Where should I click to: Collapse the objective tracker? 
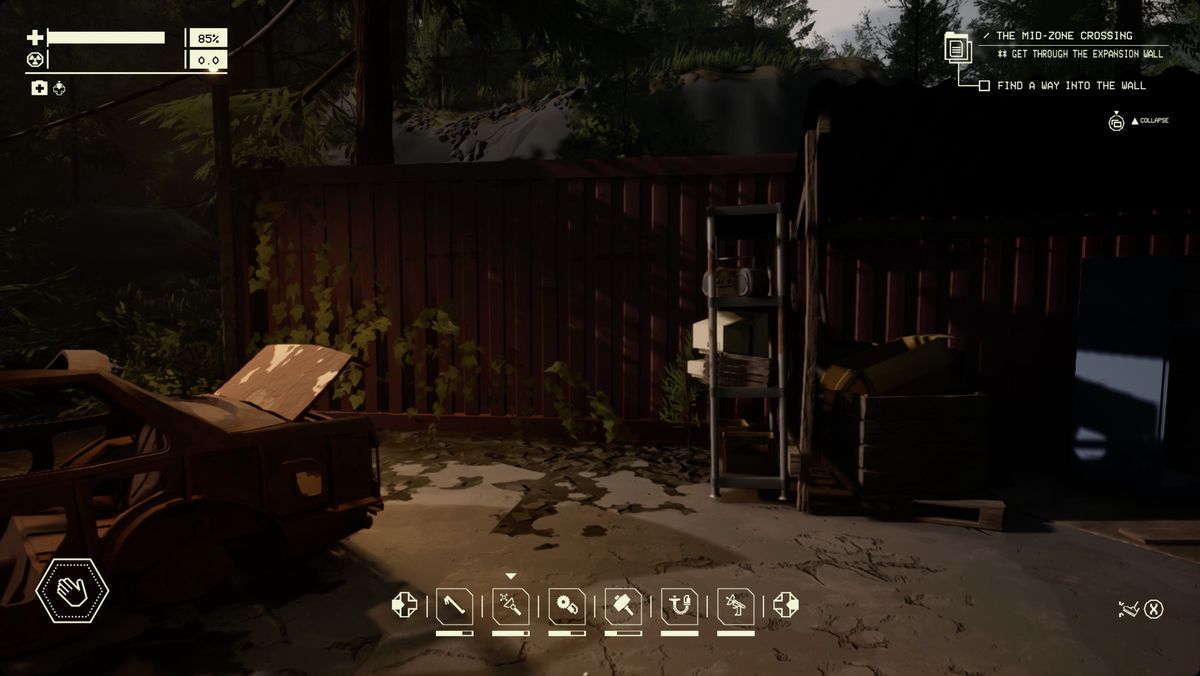tap(1117, 122)
